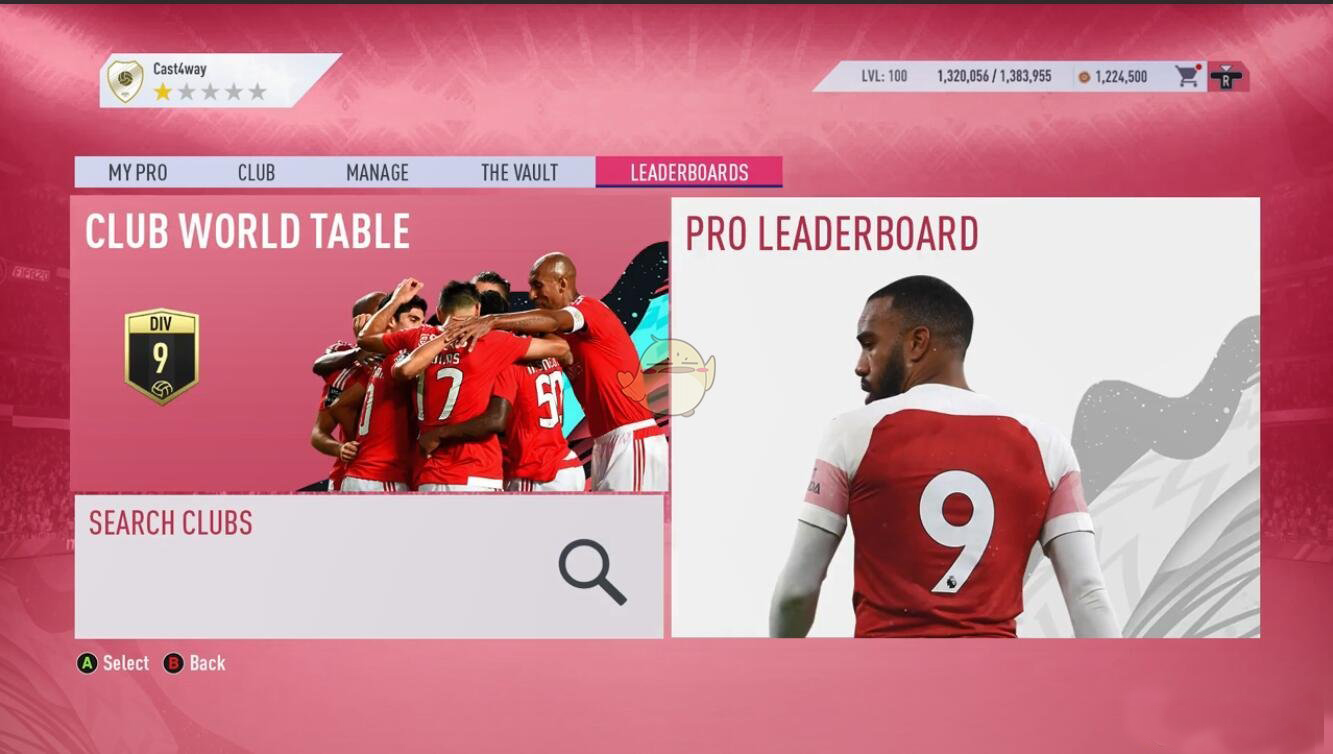The height and width of the screenshot is (754, 1333).
Task: Open the MANAGE tab
Action: pos(376,172)
